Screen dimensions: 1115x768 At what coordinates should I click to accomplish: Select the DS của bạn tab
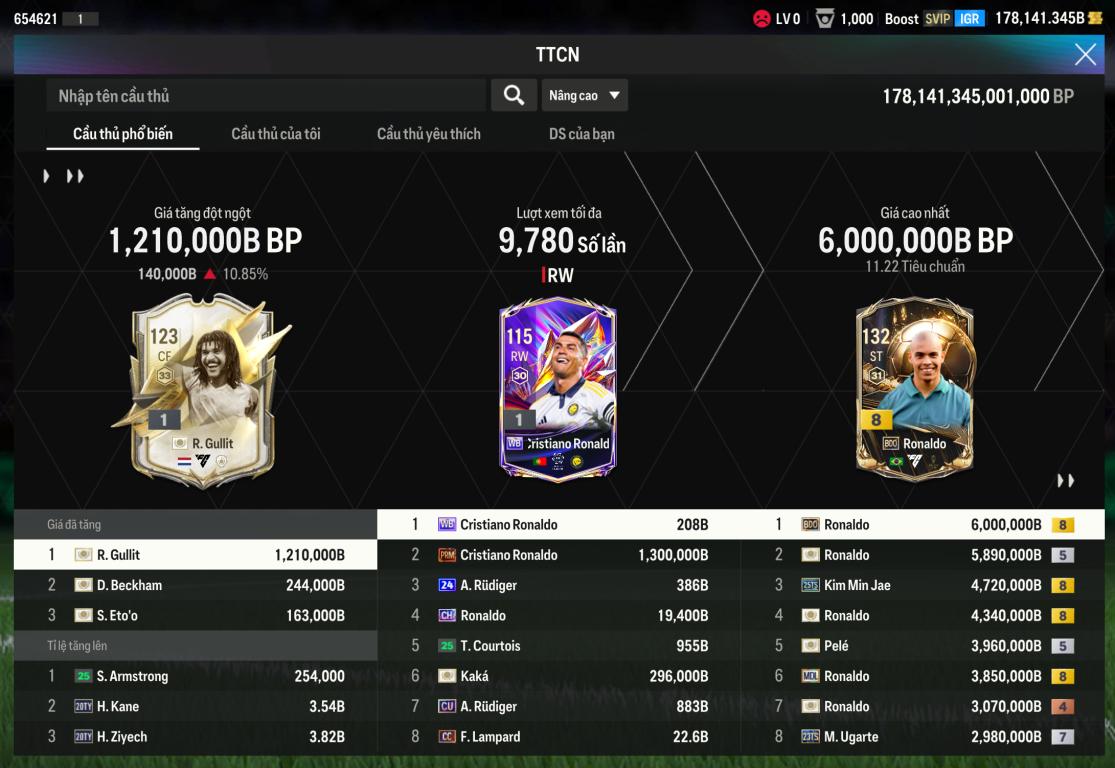point(582,134)
